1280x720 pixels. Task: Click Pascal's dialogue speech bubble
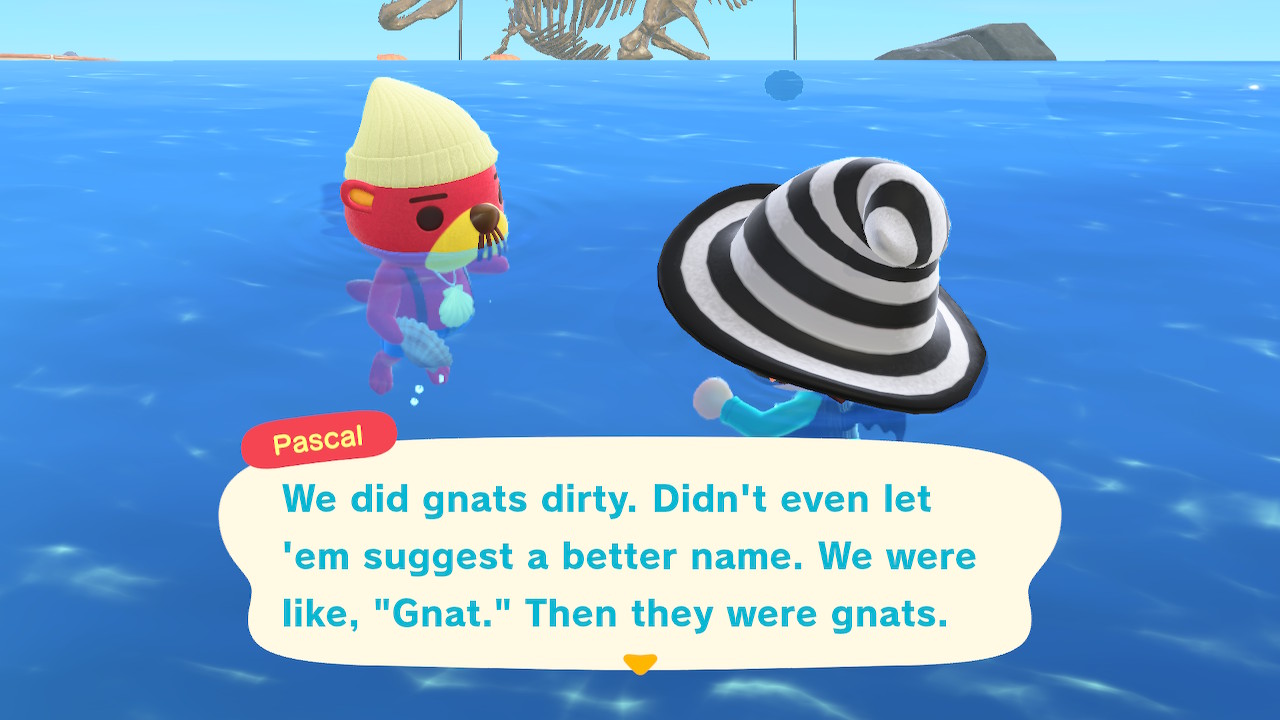[x=640, y=555]
